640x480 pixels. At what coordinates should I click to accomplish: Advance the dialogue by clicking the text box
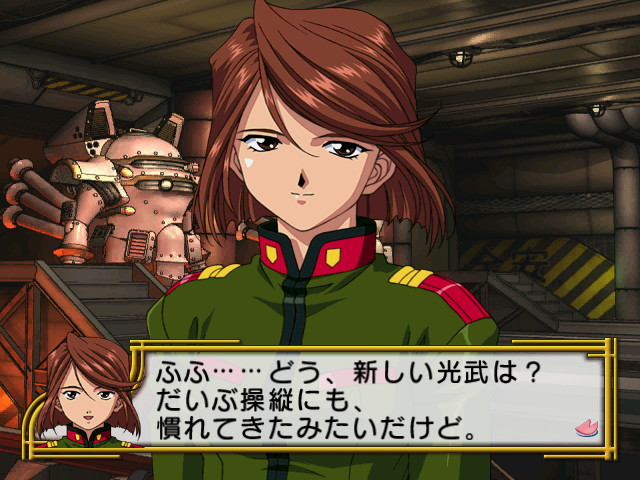pos(370,402)
